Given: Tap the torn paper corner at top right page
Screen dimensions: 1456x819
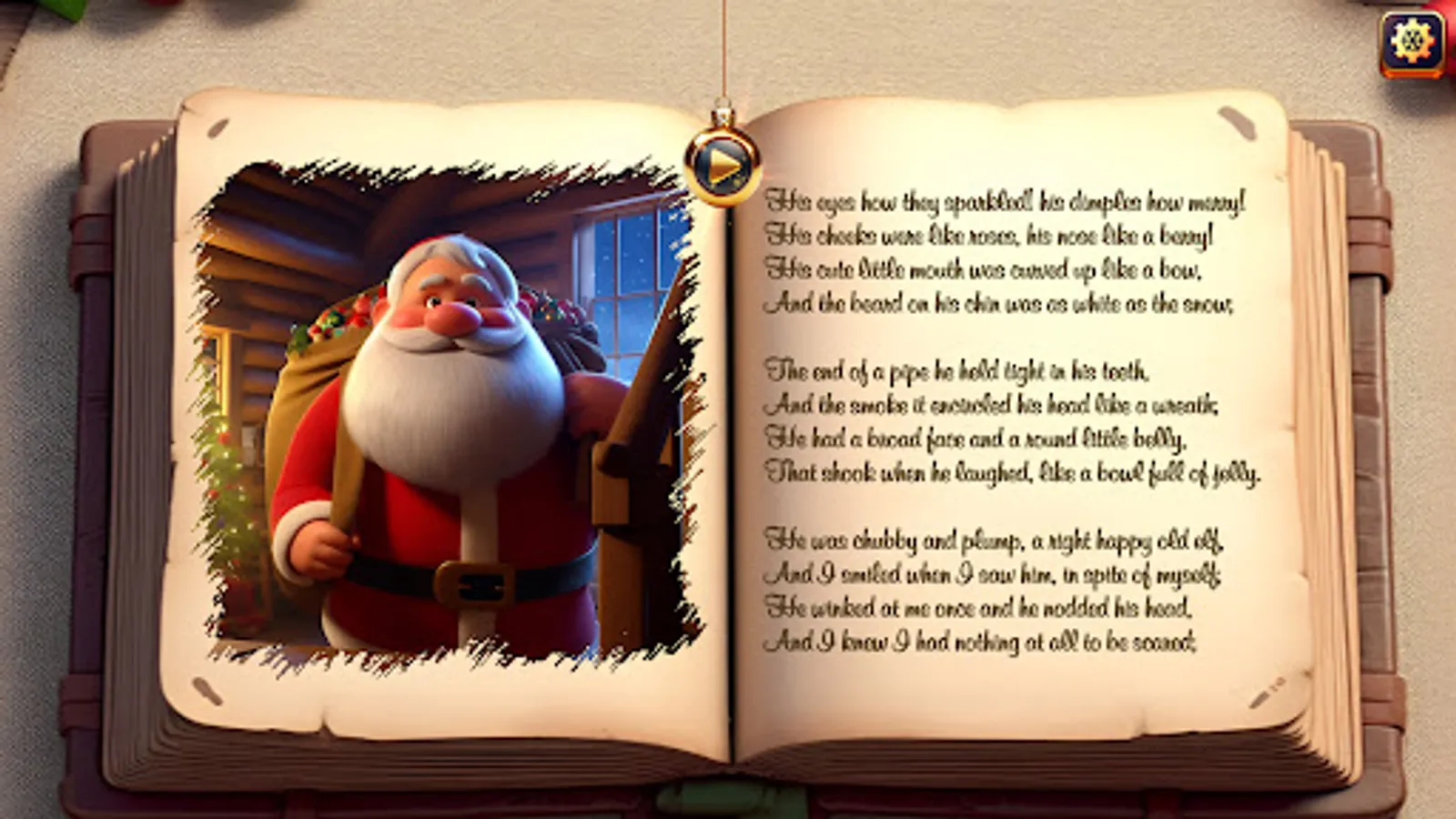Looking at the screenshot, I should [1238, 123].
